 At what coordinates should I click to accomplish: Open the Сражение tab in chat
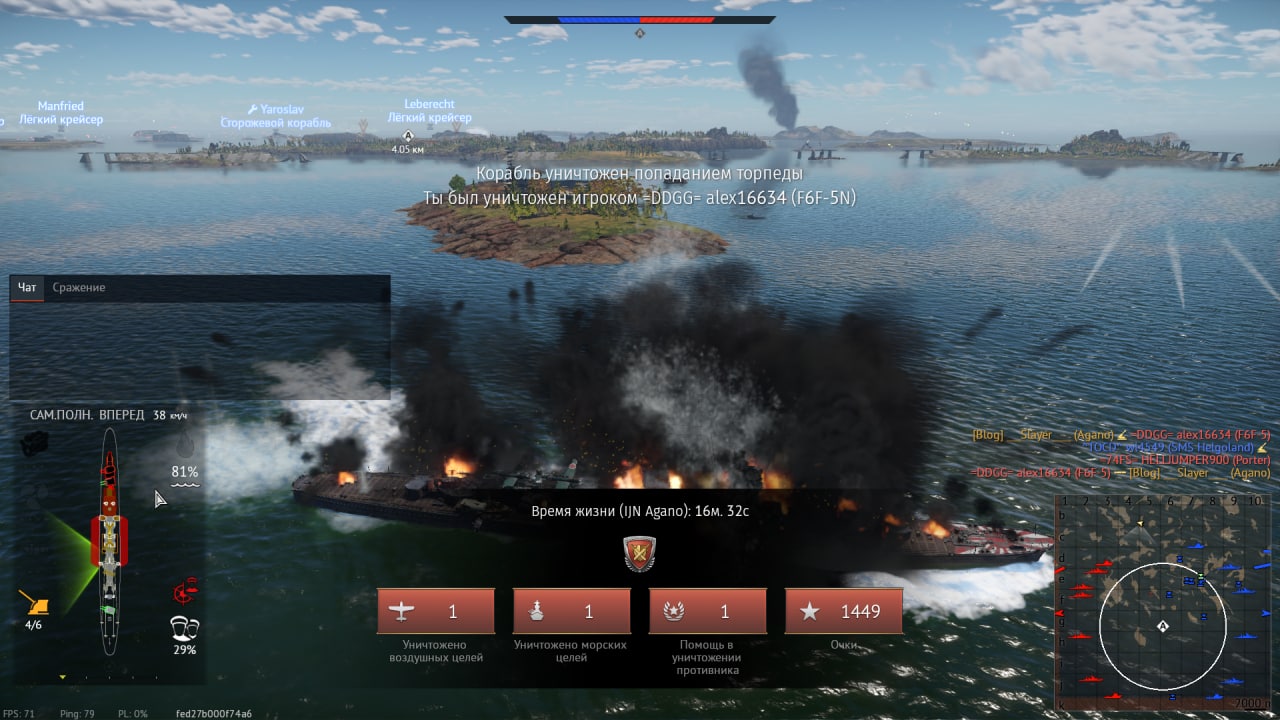coord(78,288)
